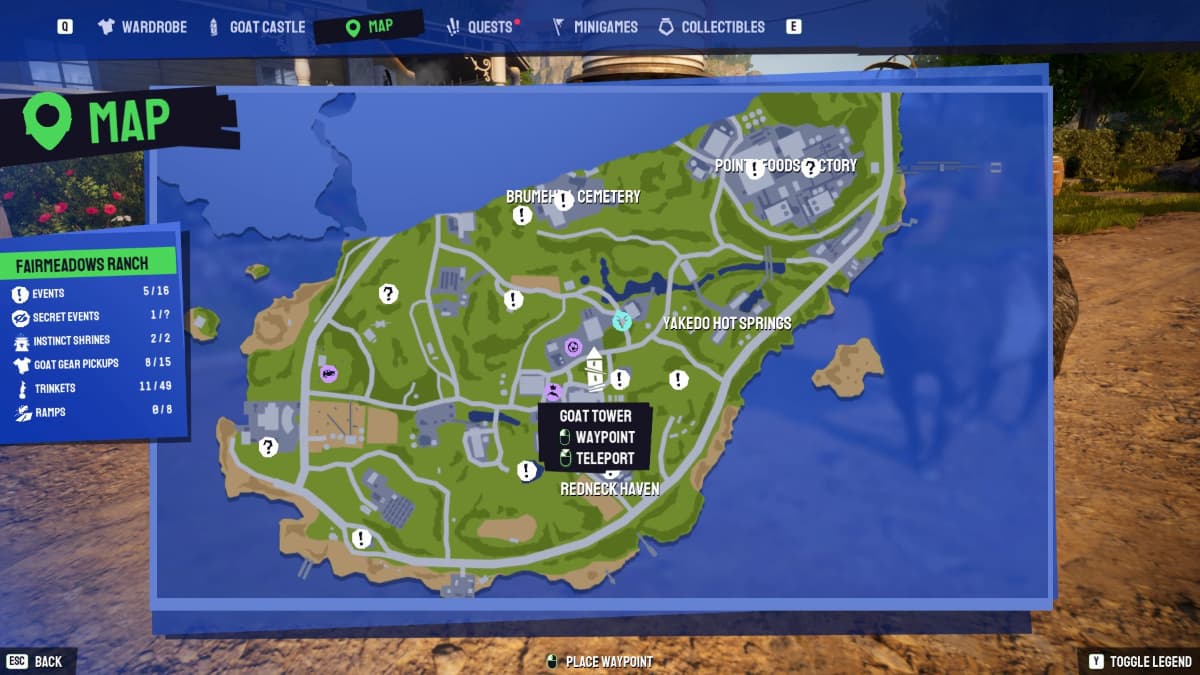
Task: Select the Map tab
Action: pos(368,27)
